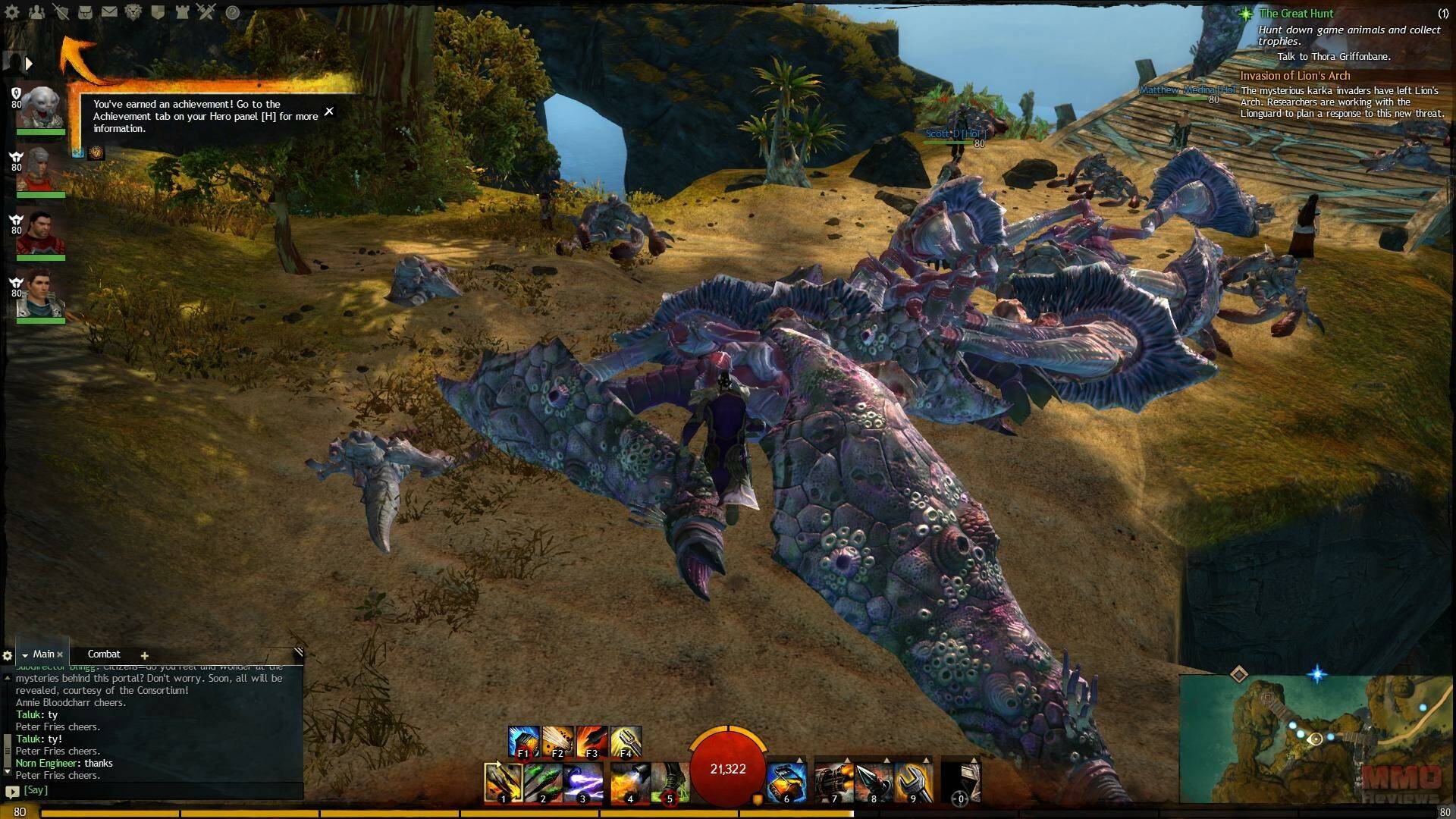1456x819 pixels.
Task: Open the mail envelope icon
Action: point(109,12)
